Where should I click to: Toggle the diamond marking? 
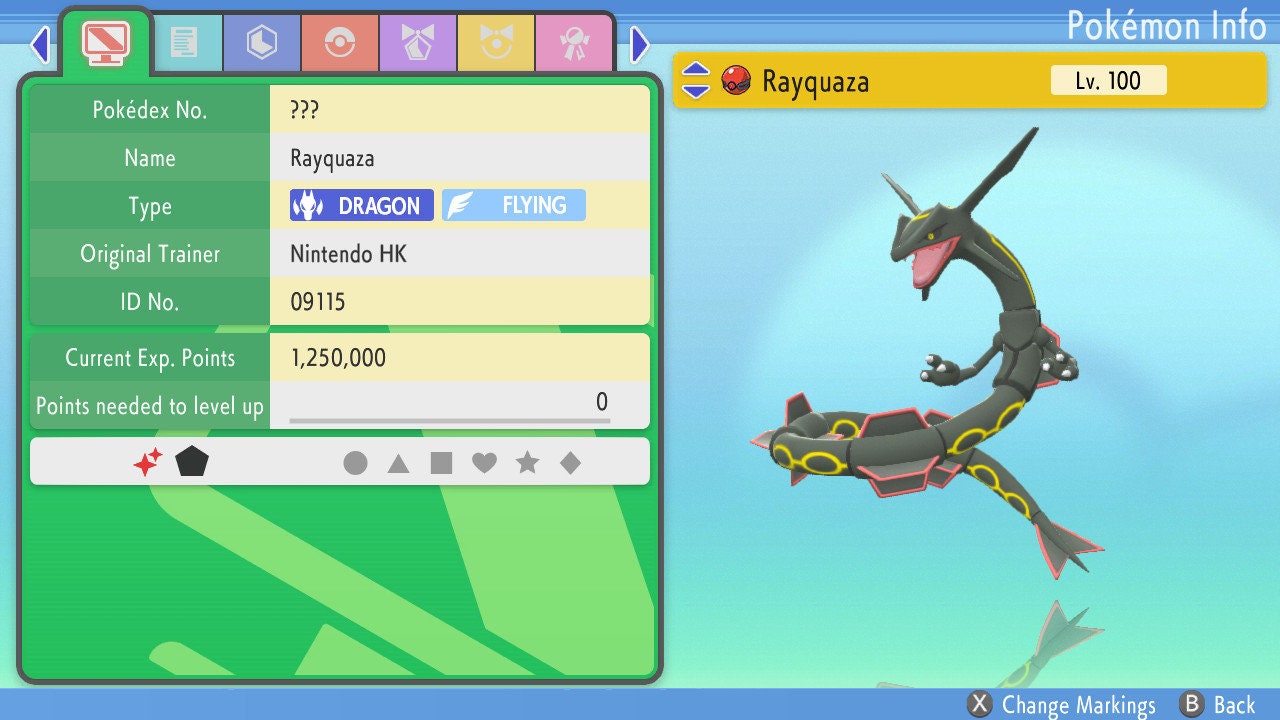(570, 463)
